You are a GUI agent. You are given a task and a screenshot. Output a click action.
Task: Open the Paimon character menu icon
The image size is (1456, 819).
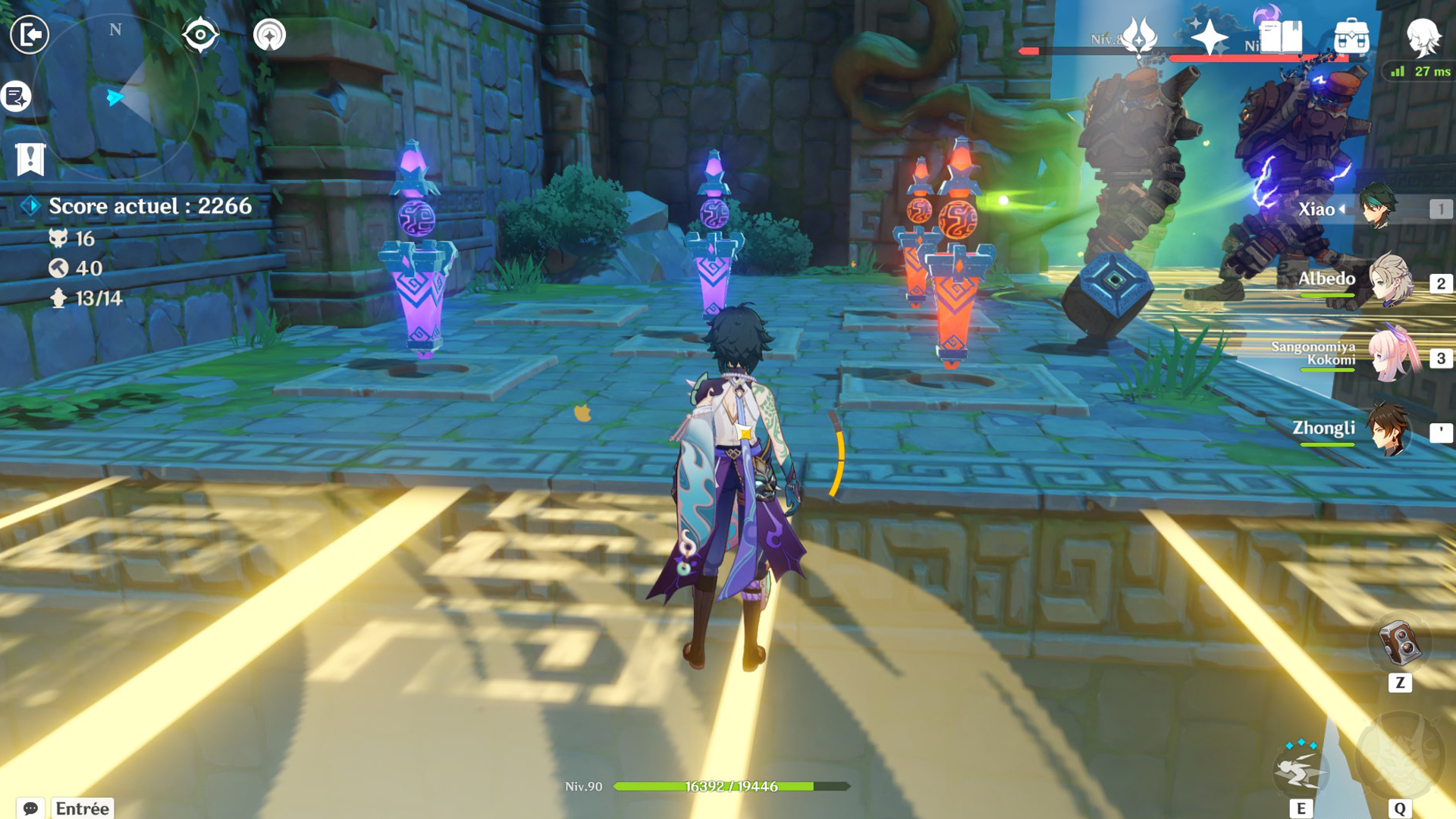pyautogui.click(x=1423, y=36)
